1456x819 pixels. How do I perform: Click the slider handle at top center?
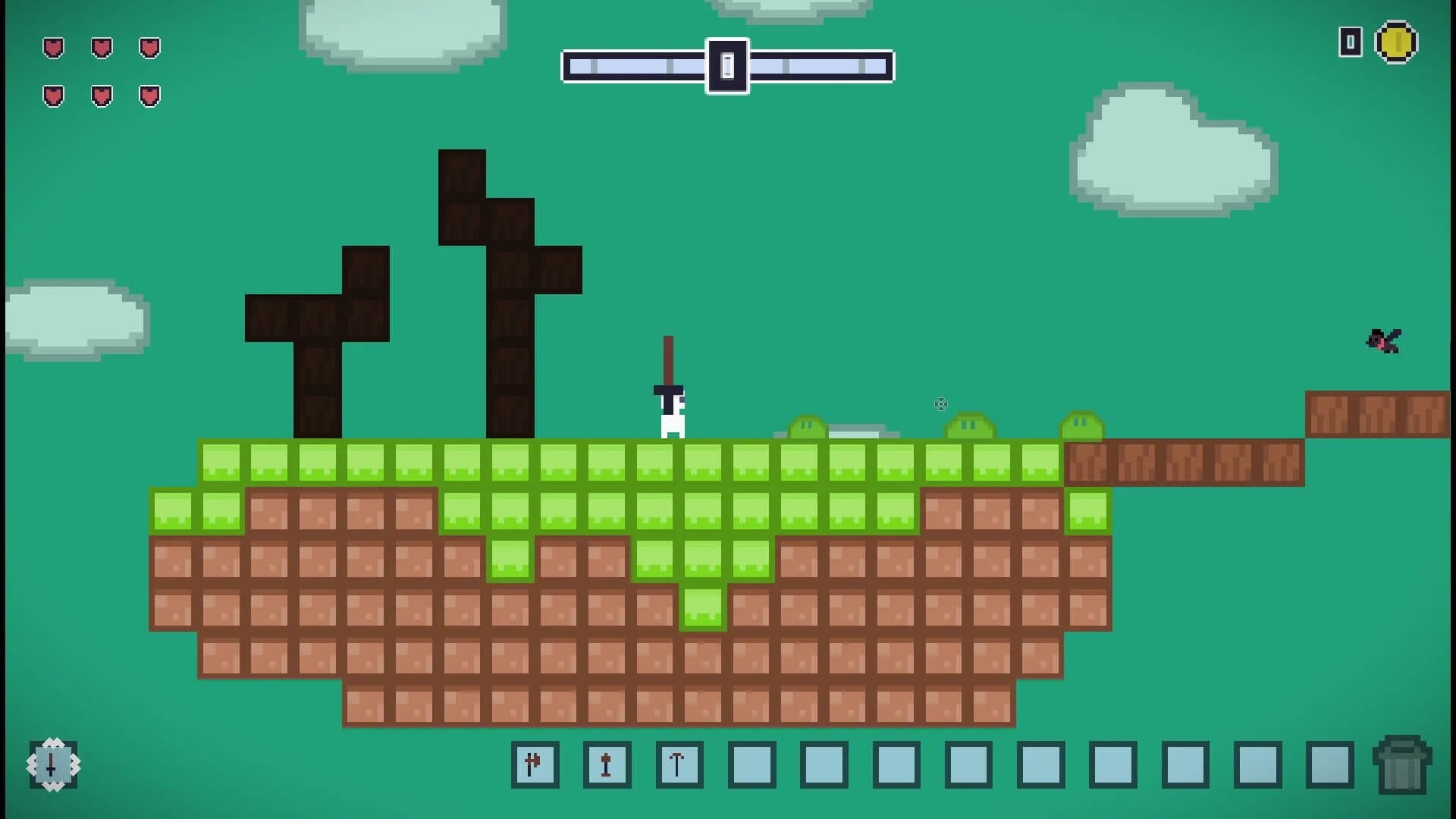coord(727,66)
